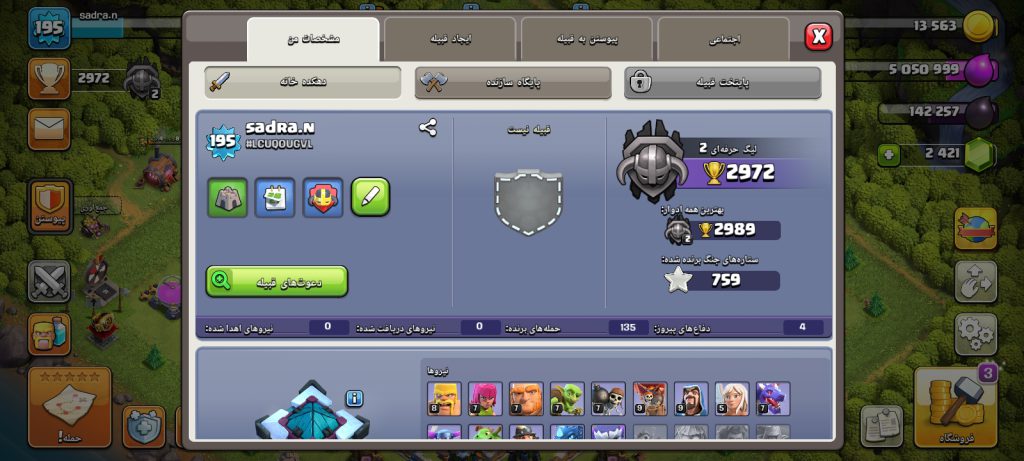The image size is (1024, 461).
Task: Pick the purple Dragon troop icon
Action: tap(772, 398)
